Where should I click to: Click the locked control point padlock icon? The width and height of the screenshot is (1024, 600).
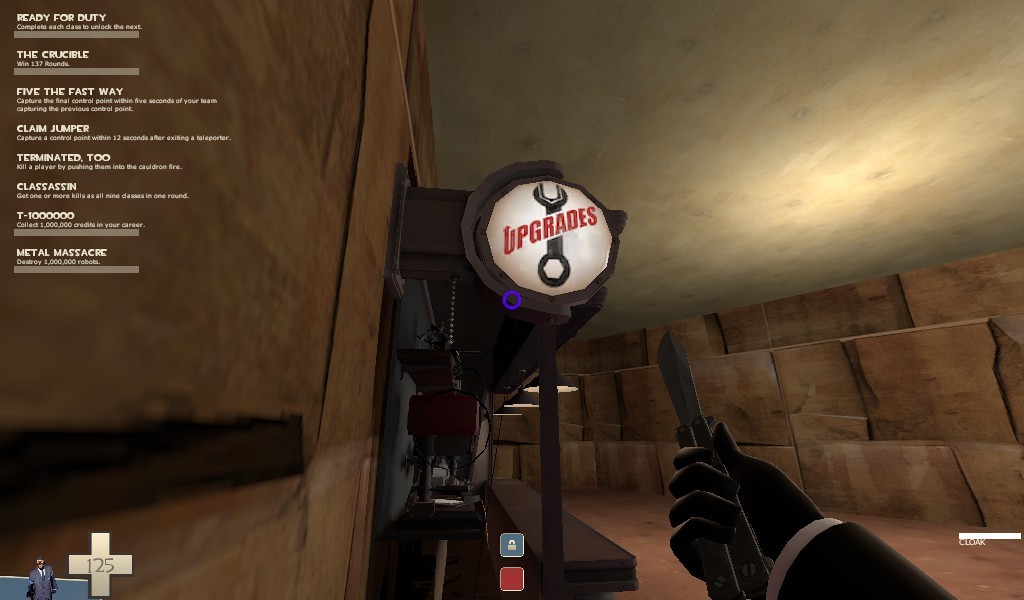(512, 545)
